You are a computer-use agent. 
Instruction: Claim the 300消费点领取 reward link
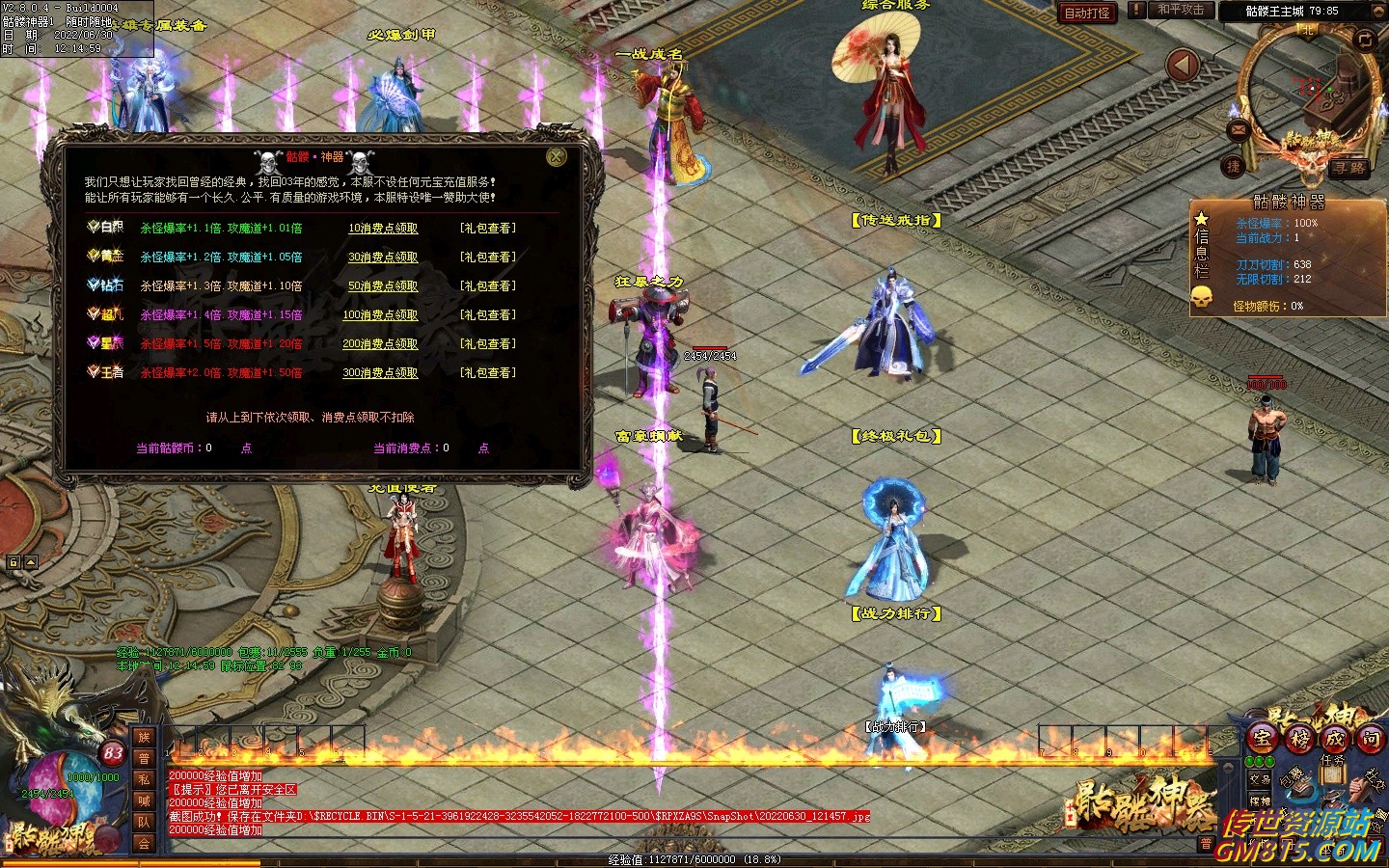click(380, 373)
